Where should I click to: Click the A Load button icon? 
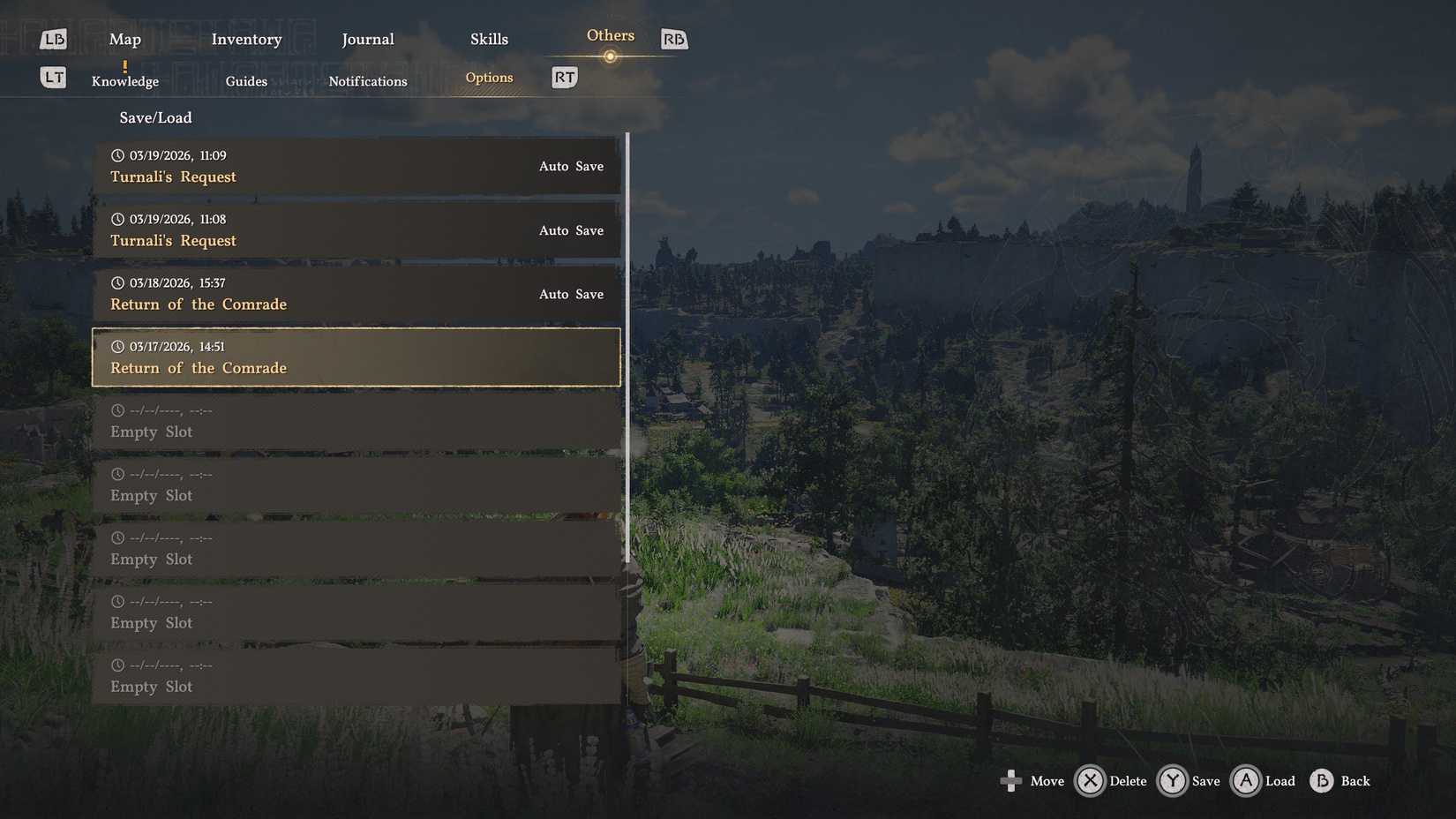point(1245,781)
